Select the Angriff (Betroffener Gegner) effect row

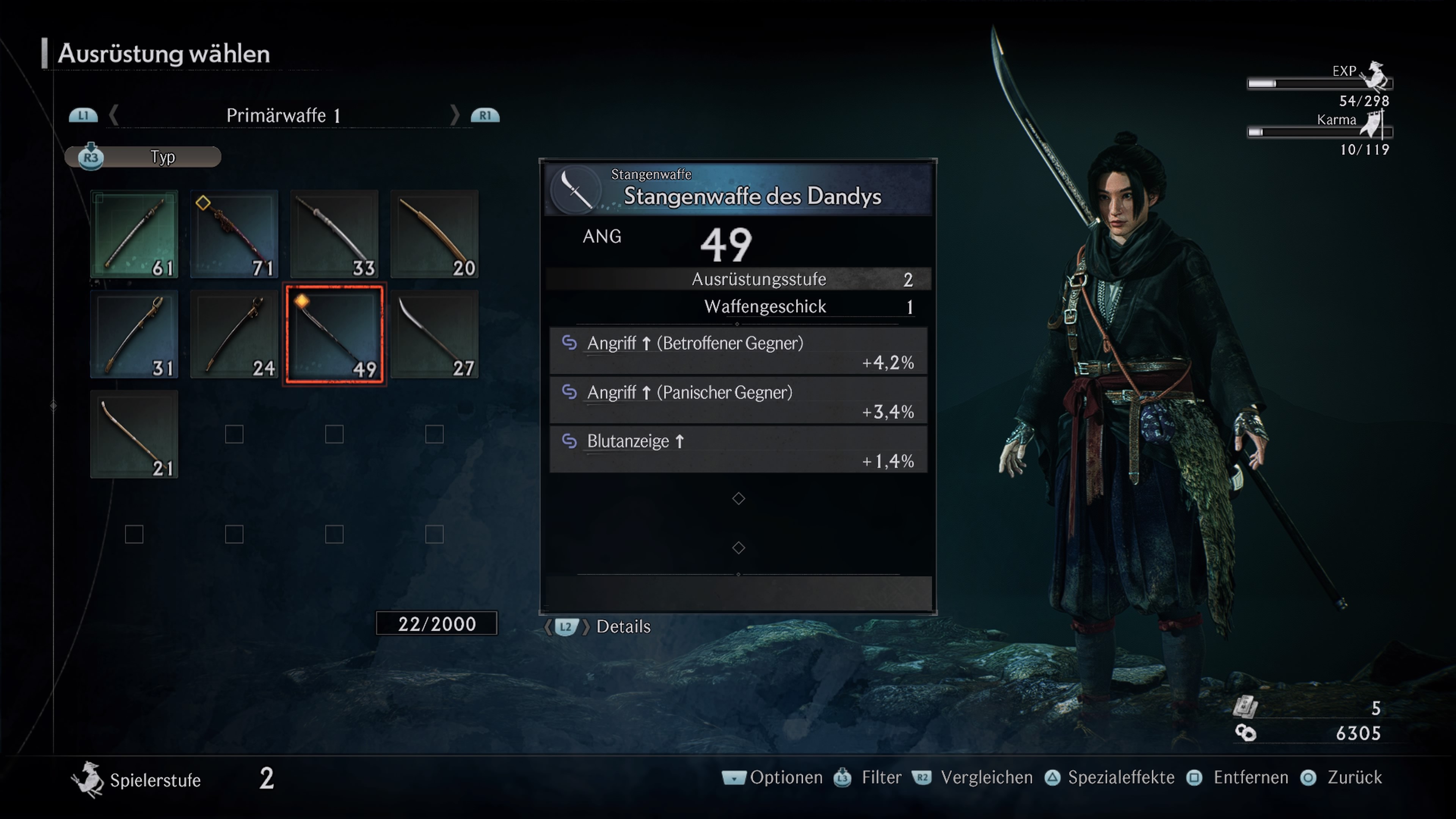(738, 351)
